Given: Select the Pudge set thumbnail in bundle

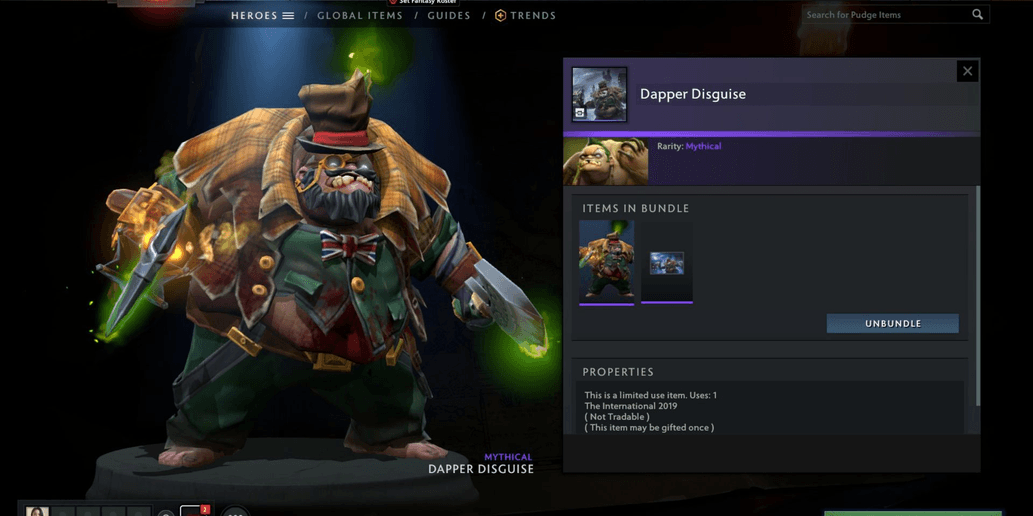Looking at the screenshot, I should point(606,261).
